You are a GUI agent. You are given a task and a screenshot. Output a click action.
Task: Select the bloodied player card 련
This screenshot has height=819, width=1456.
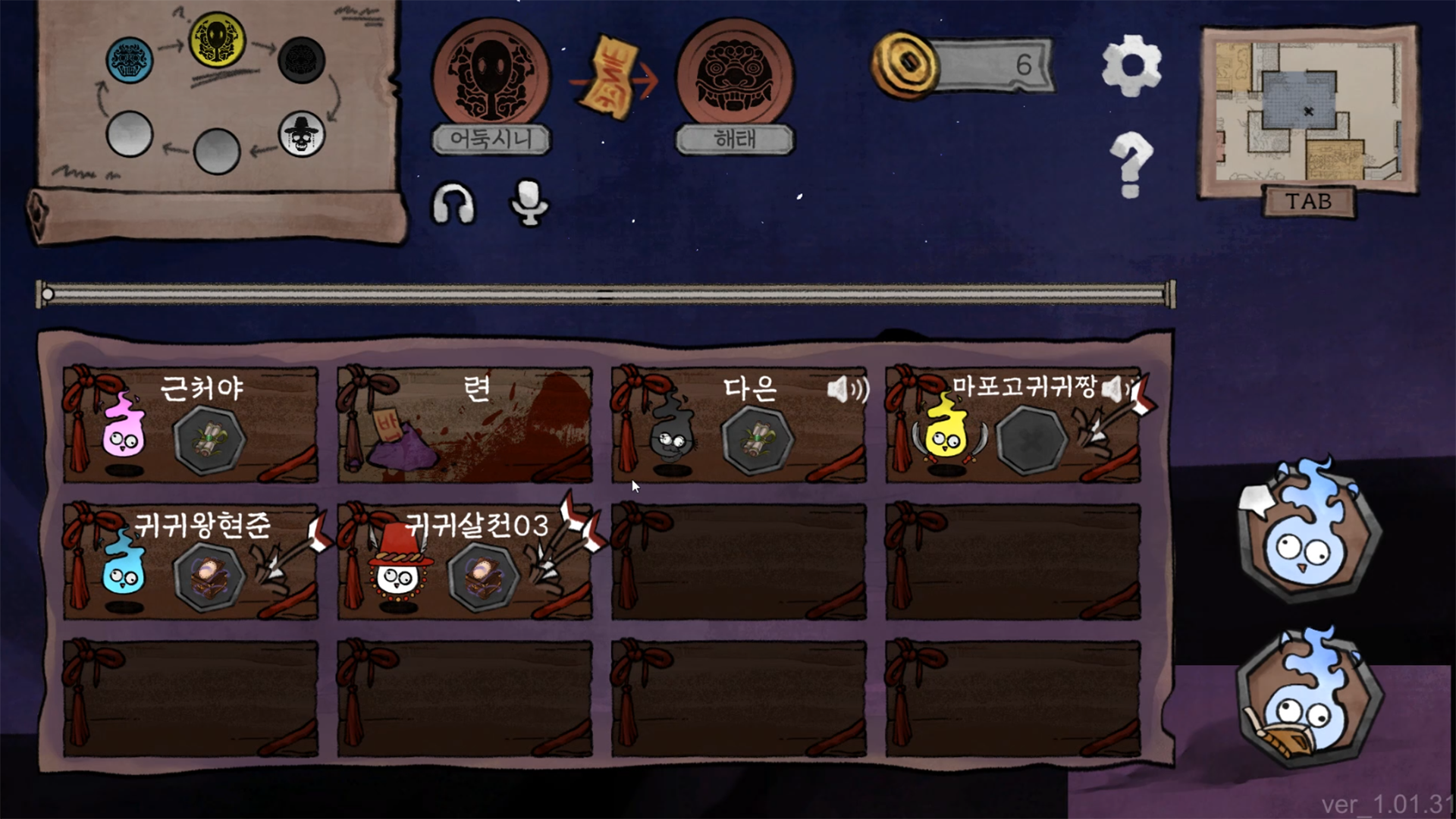[x=465, y=425]
